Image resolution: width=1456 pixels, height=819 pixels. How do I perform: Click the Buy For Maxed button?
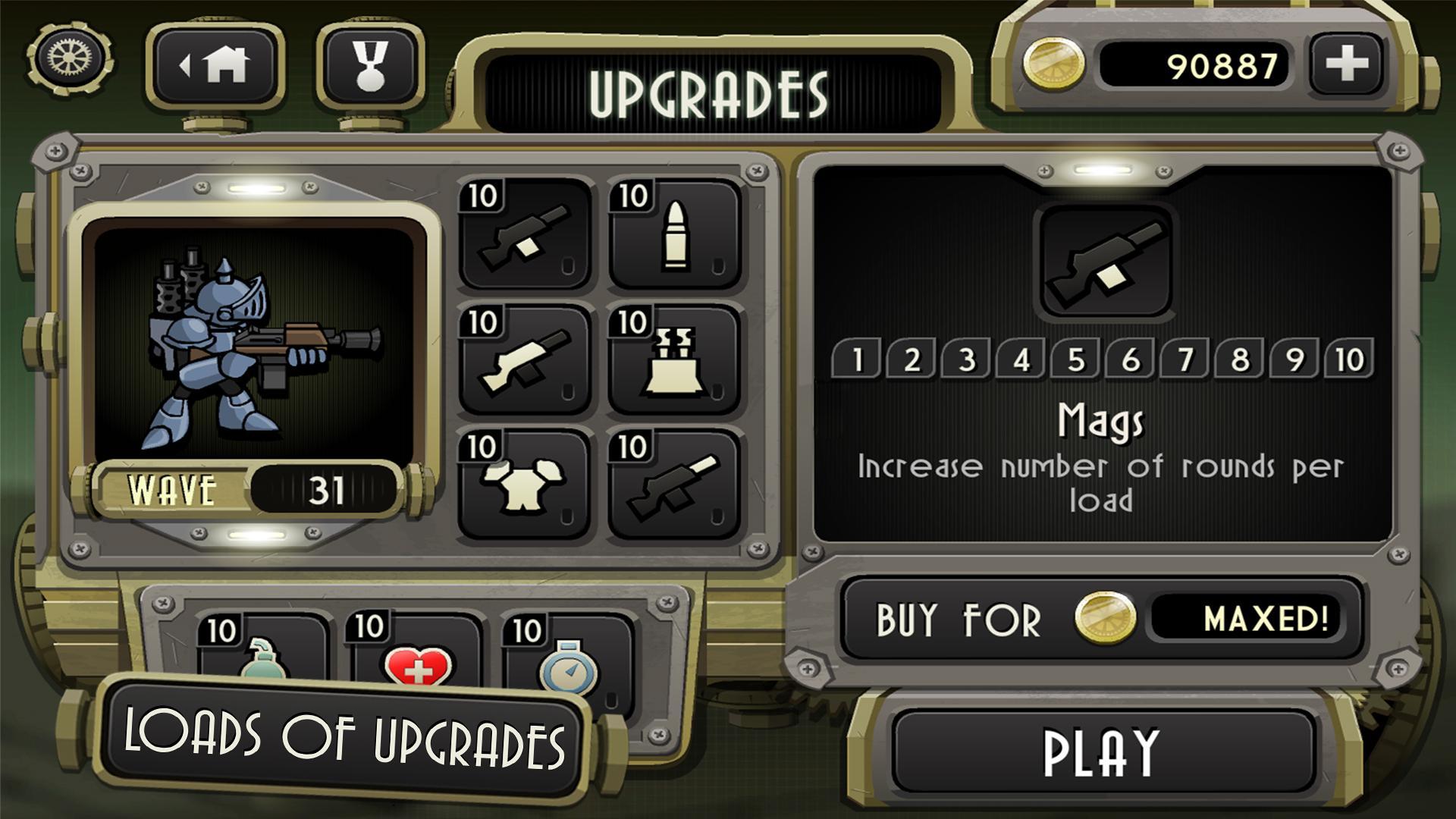pos(1103,619)
